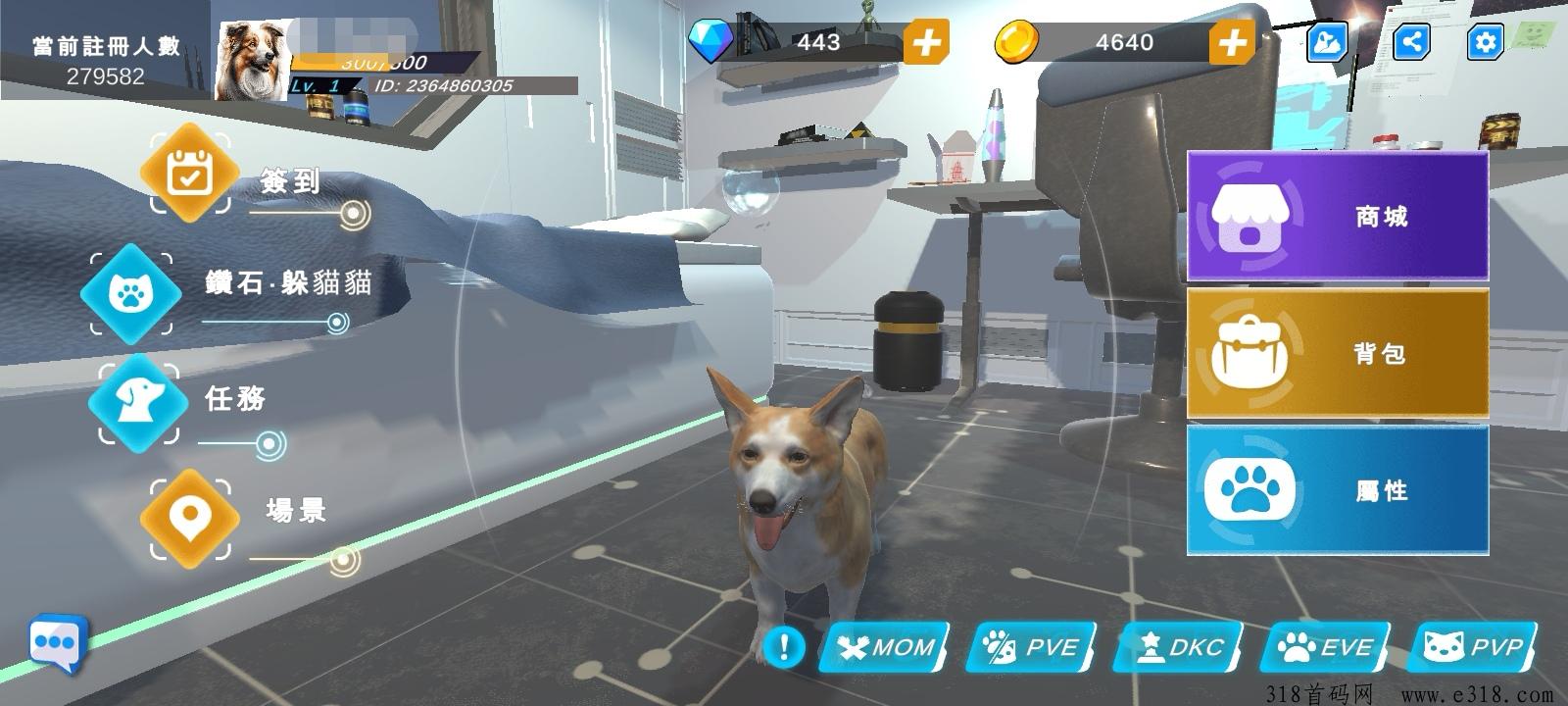Open the chat bubble icon

click(x=57, y=643)
